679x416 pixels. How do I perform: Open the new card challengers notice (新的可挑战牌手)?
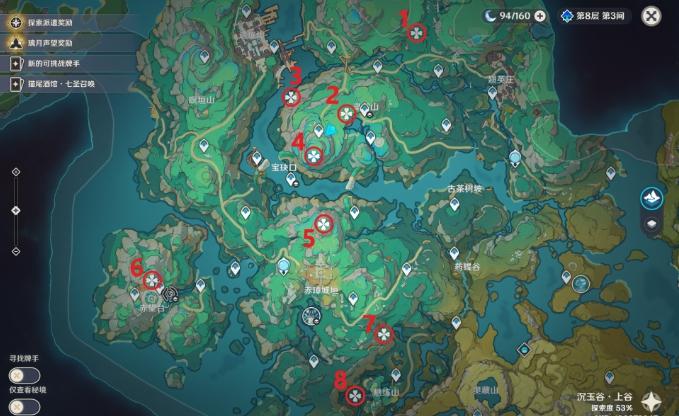point(60,64)
